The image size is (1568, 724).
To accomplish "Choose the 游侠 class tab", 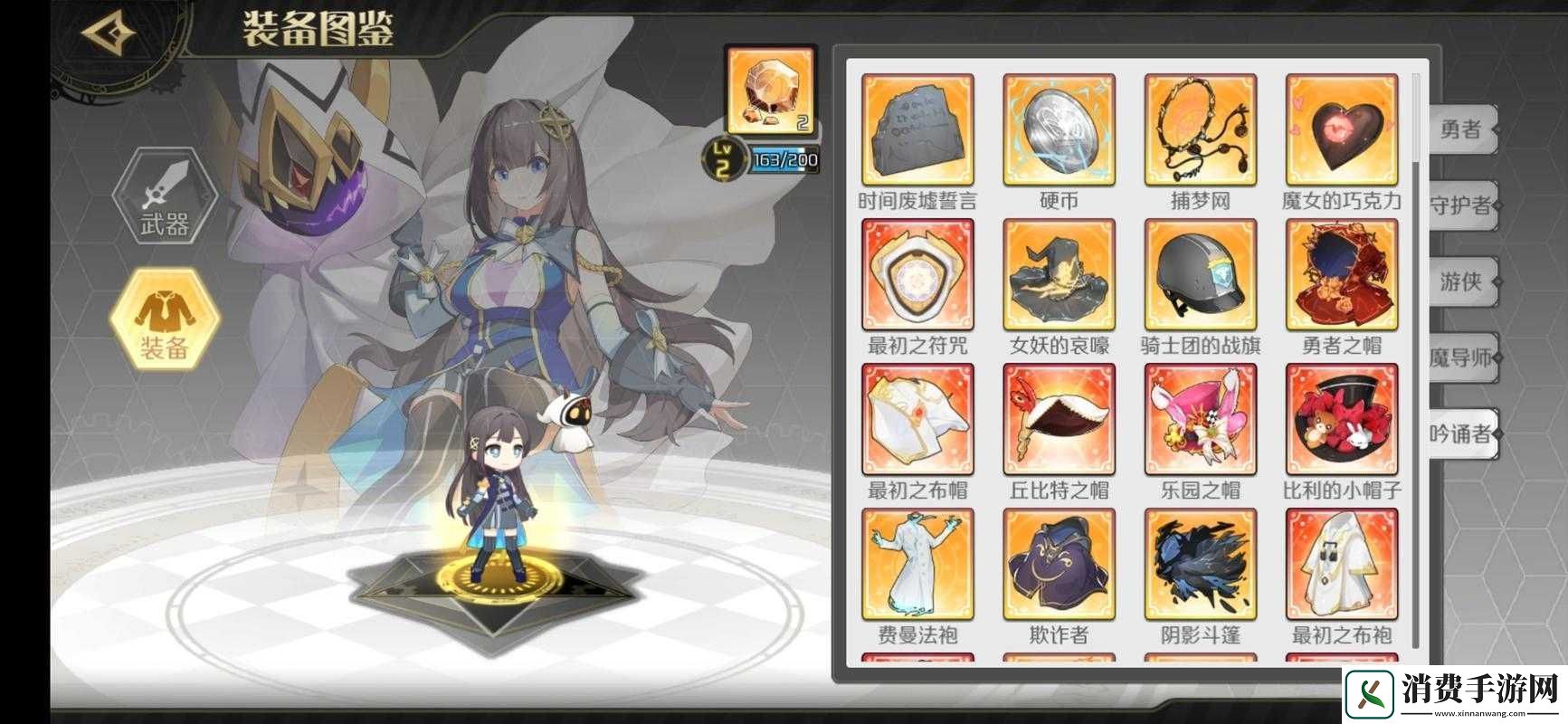I will pyautogui.click(x=1460, y=282).
